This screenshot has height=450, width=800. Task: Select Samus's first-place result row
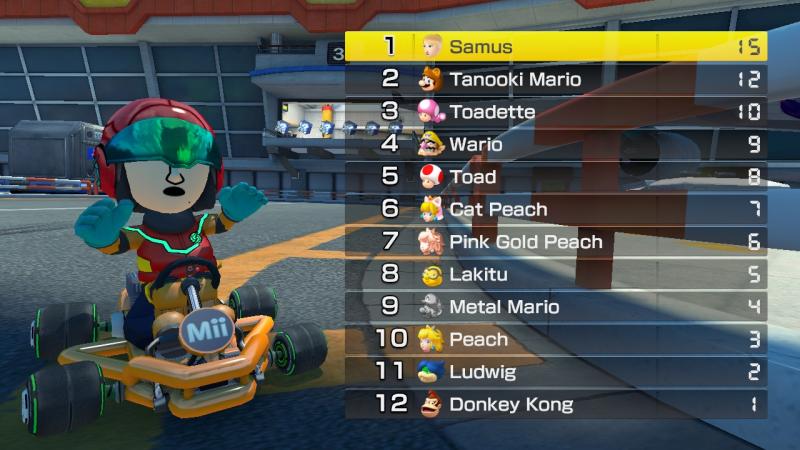[556, 46]
